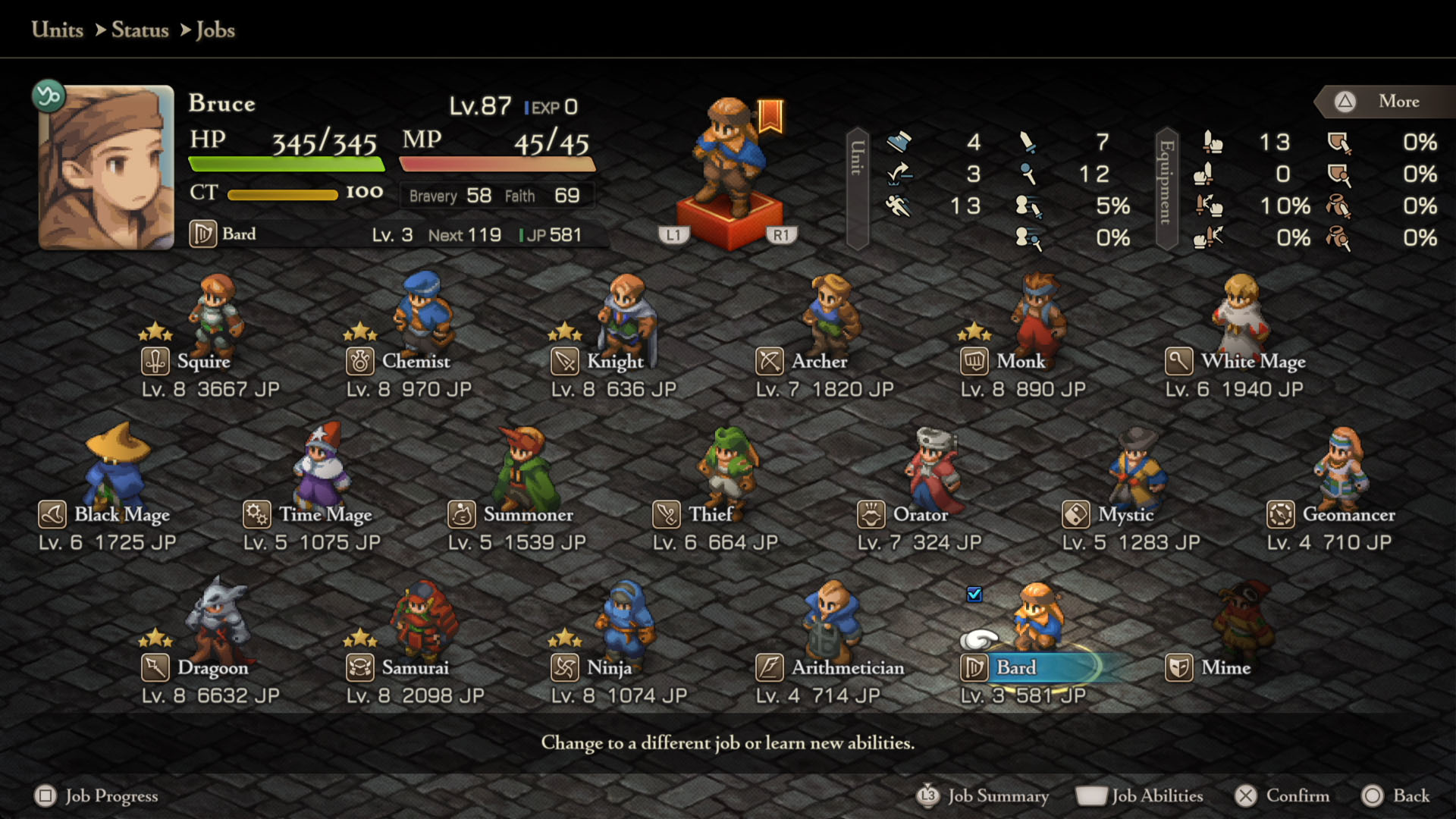Choose the Orator job

point(920,515)
